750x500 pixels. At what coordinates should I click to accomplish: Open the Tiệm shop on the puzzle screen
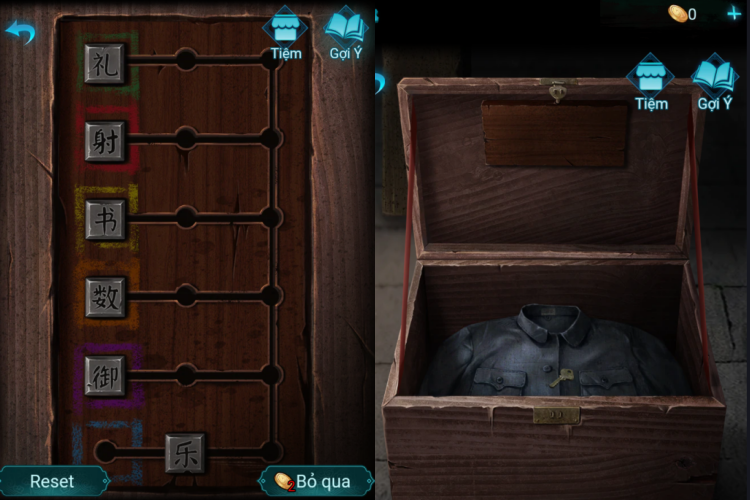coord(286,33)
